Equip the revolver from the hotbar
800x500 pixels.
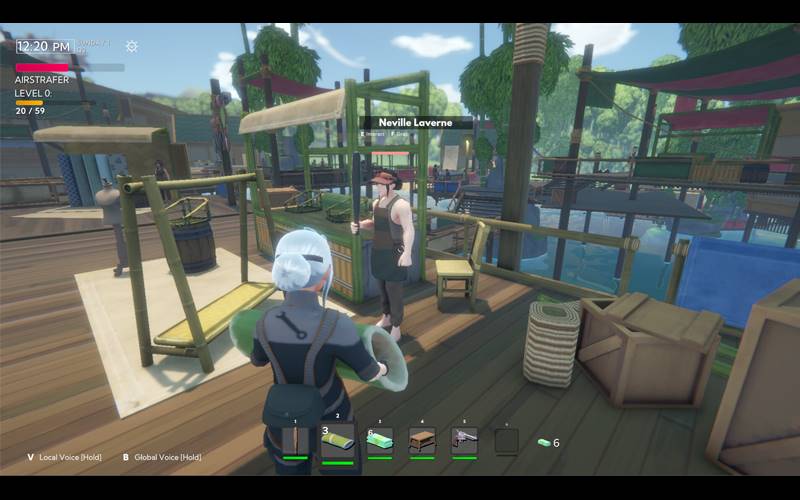tap(464, 440)
